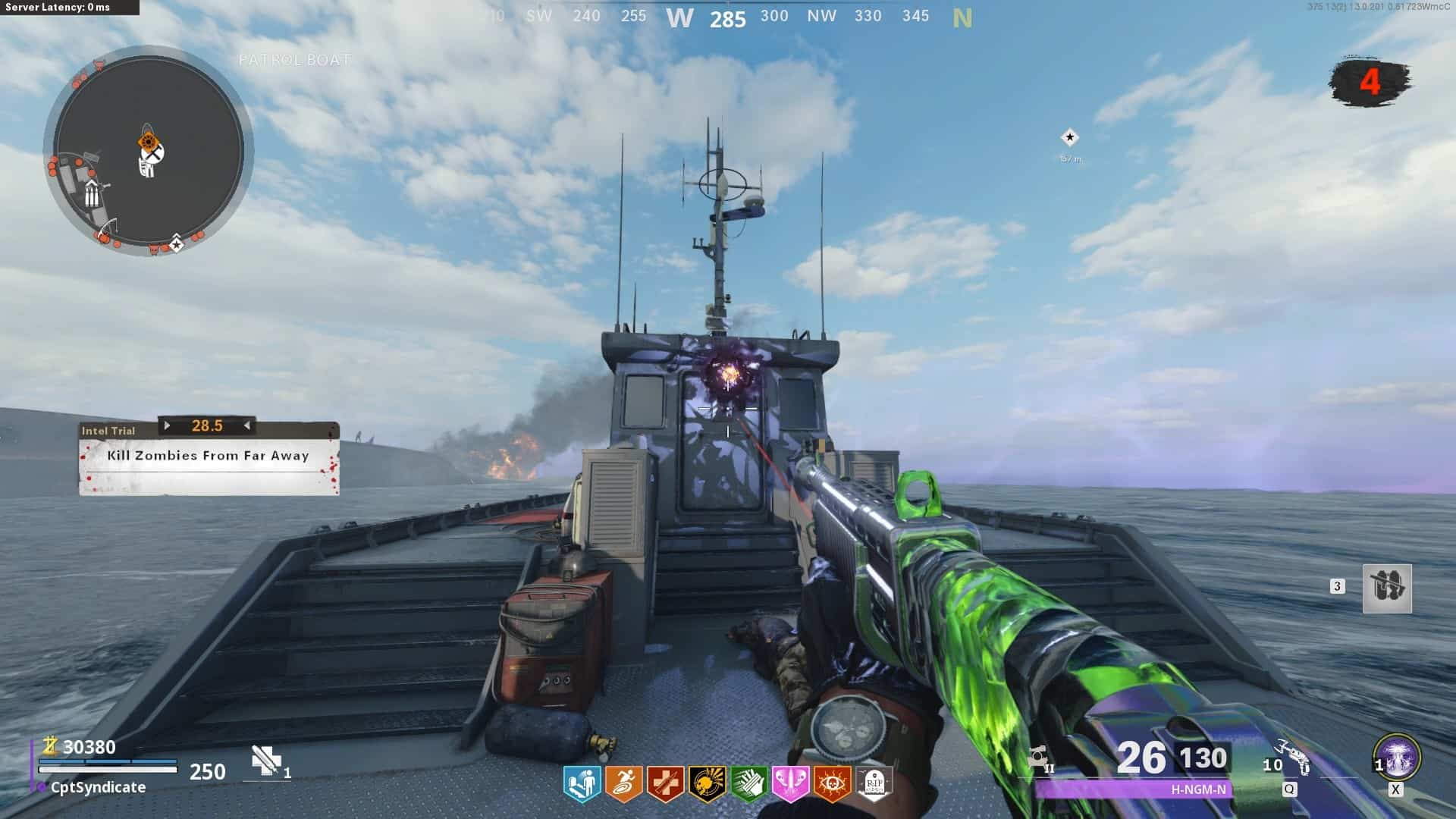Screen dimensions: 1456x819
Task: Click the star objective waypoint marker
Action: 1069,137
